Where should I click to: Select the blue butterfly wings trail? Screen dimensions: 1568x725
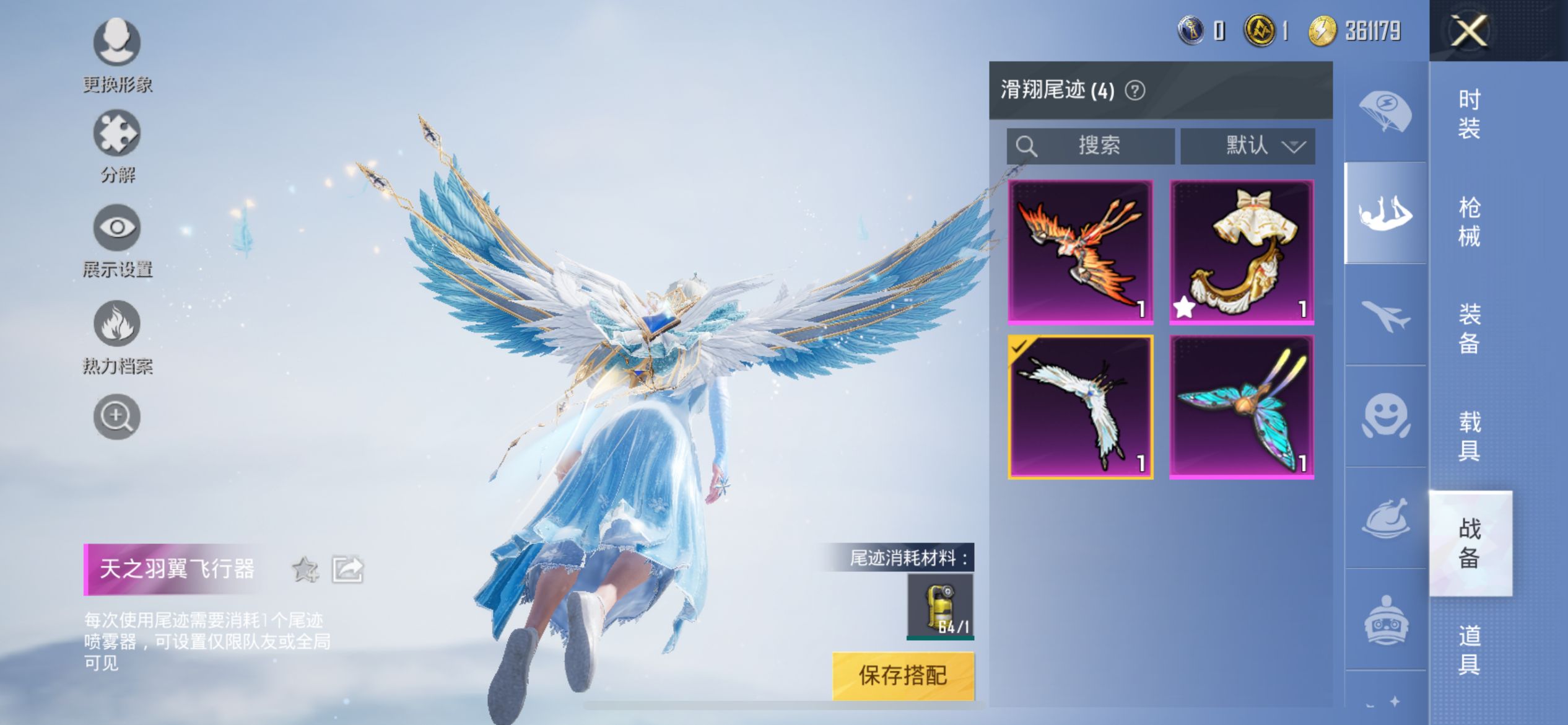(1242, 407)
